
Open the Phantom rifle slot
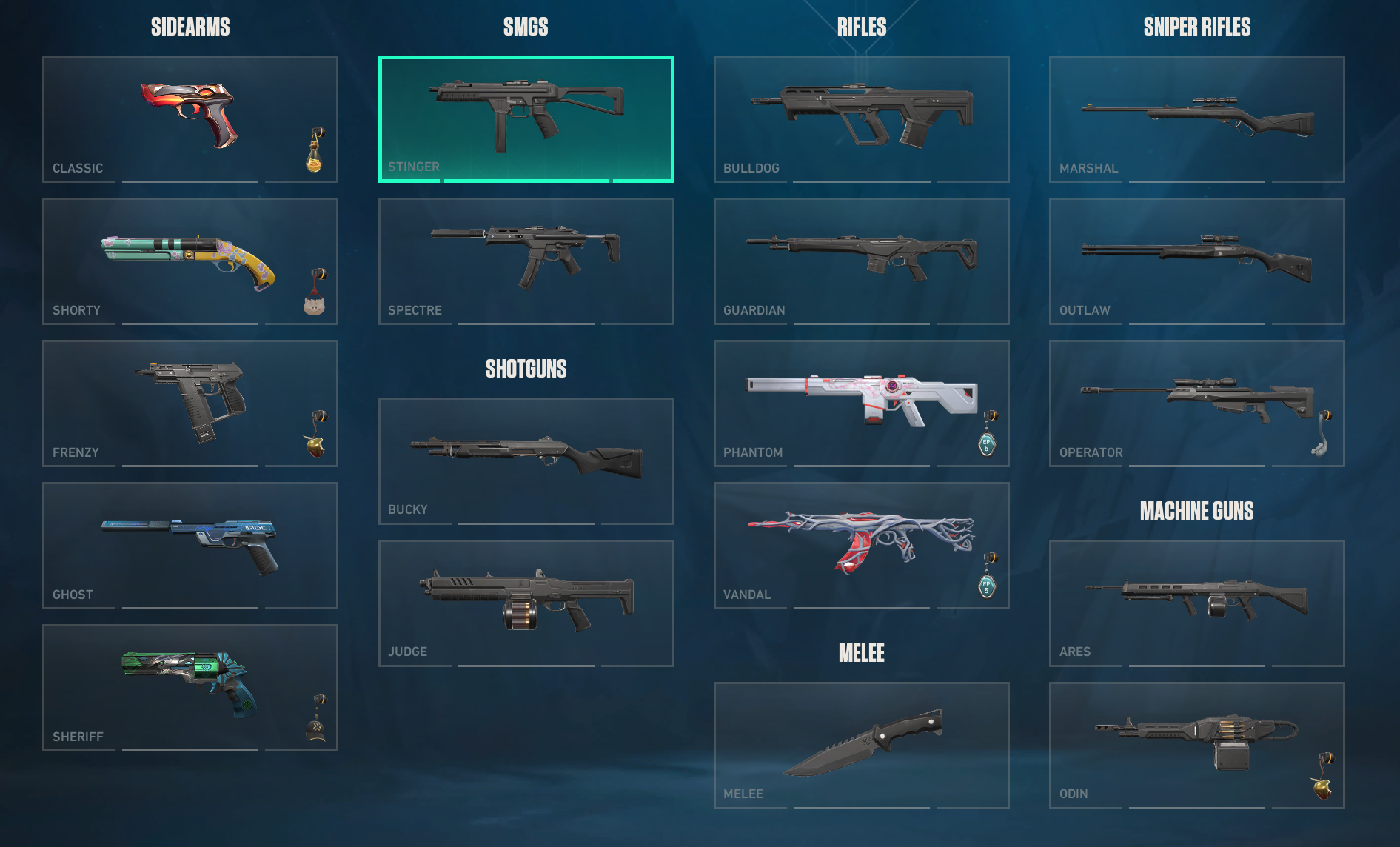pos(861,403)
